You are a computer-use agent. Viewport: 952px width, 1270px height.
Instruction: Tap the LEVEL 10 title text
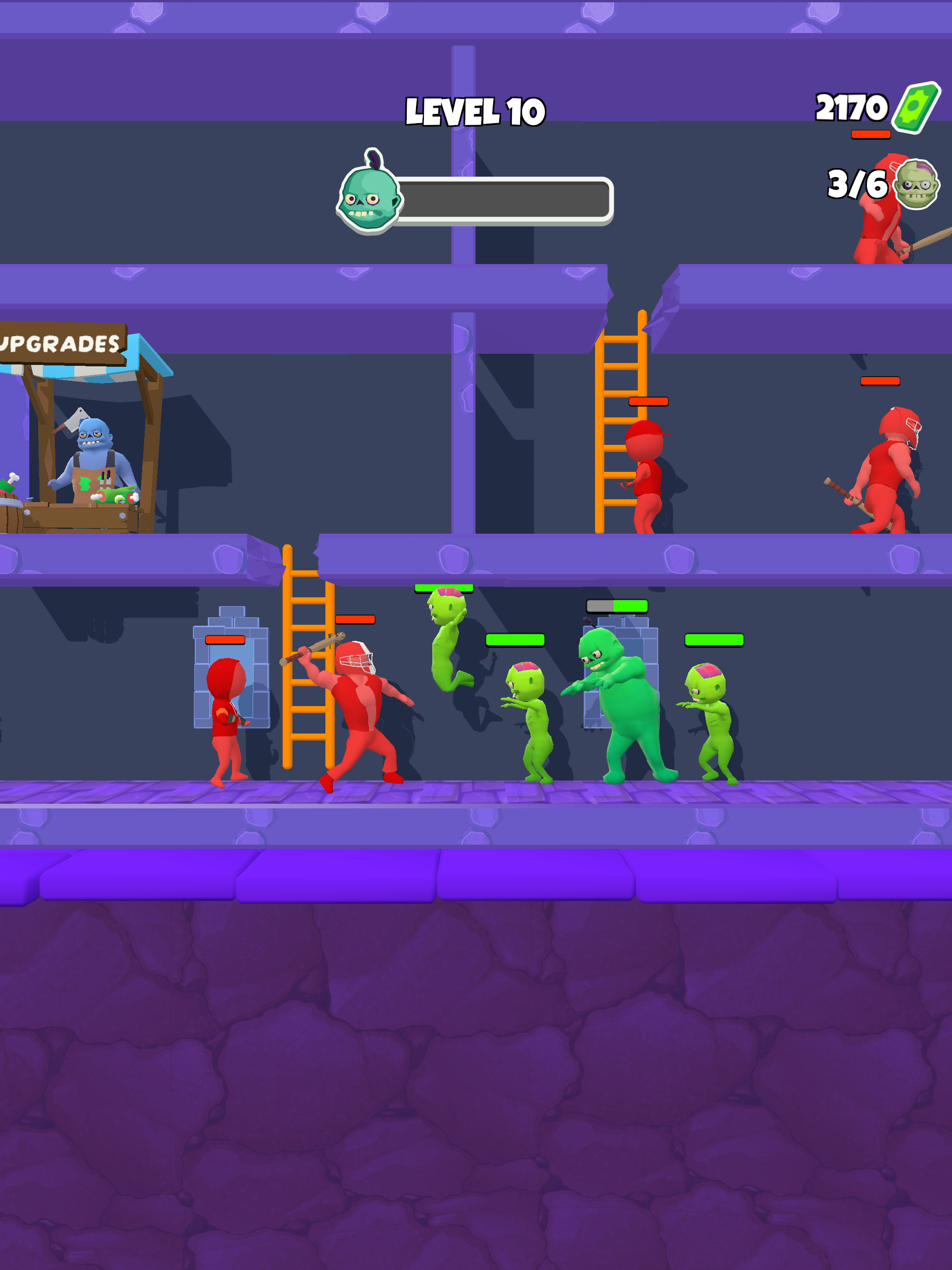[x=476, y=111]
